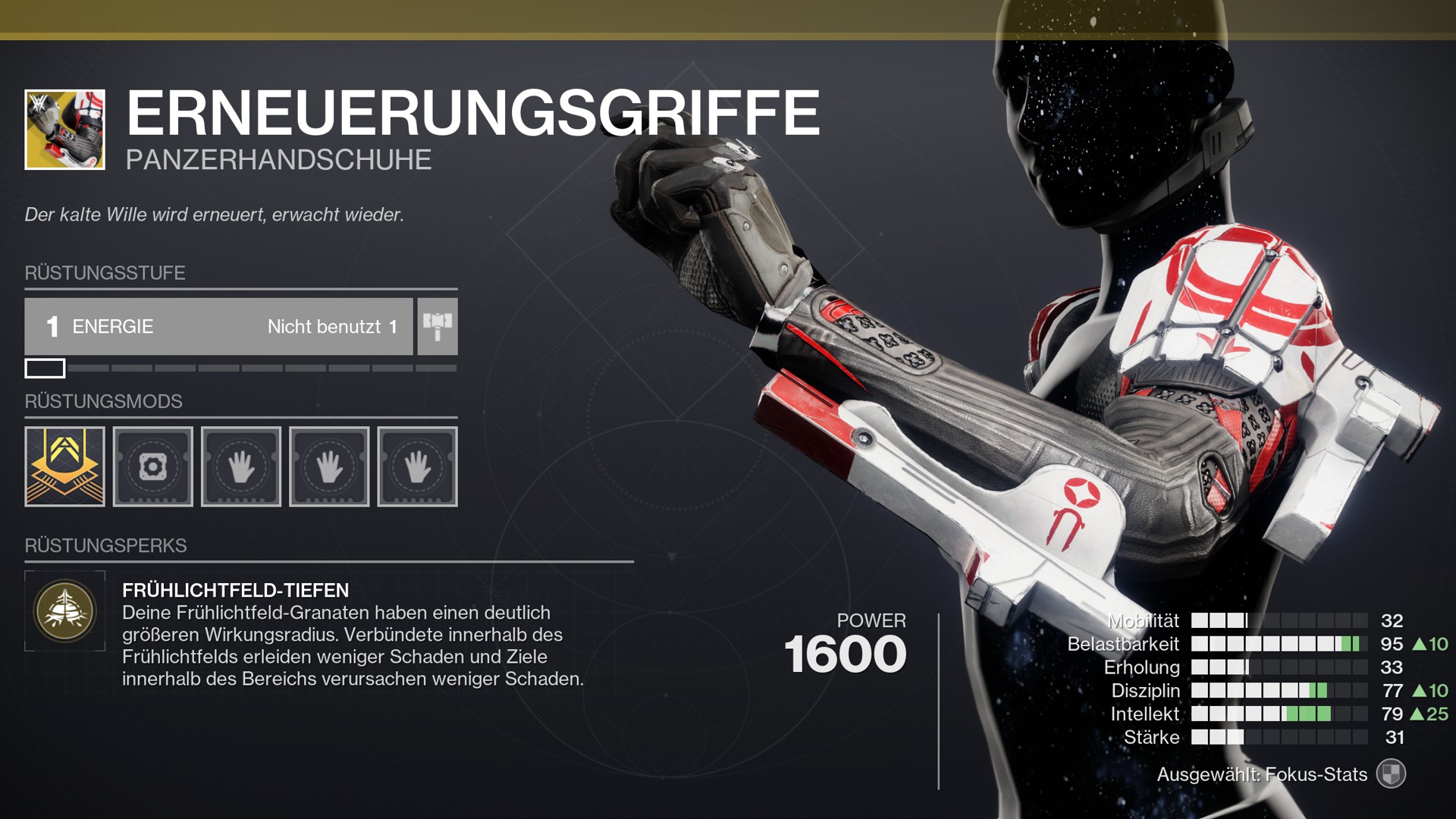This screenshot has height=819, width=1456.
Task: Click the hammer upgrade button
Action: coord(438,326)
